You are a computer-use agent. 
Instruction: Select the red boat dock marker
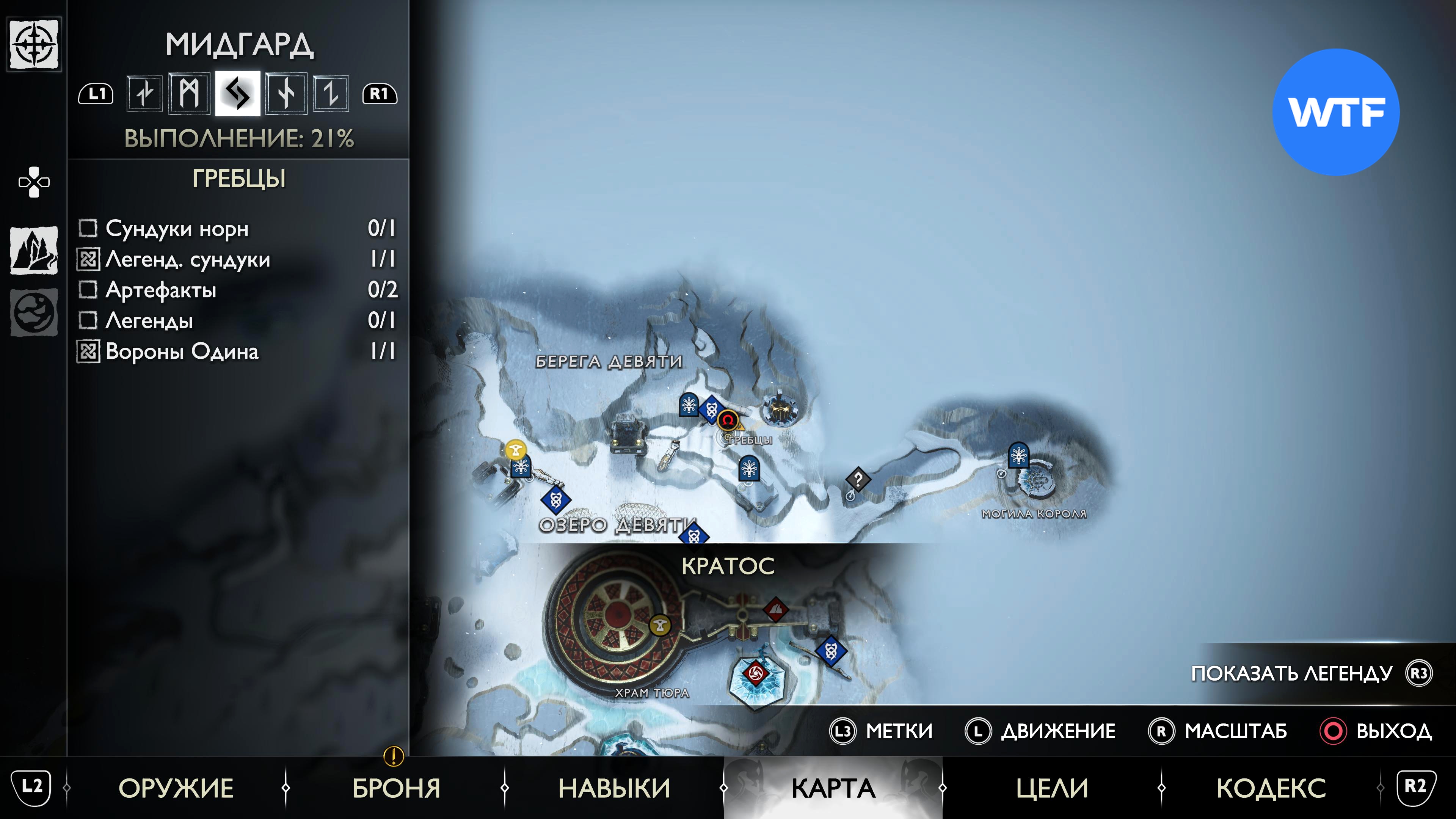click(x=775, y=609)
